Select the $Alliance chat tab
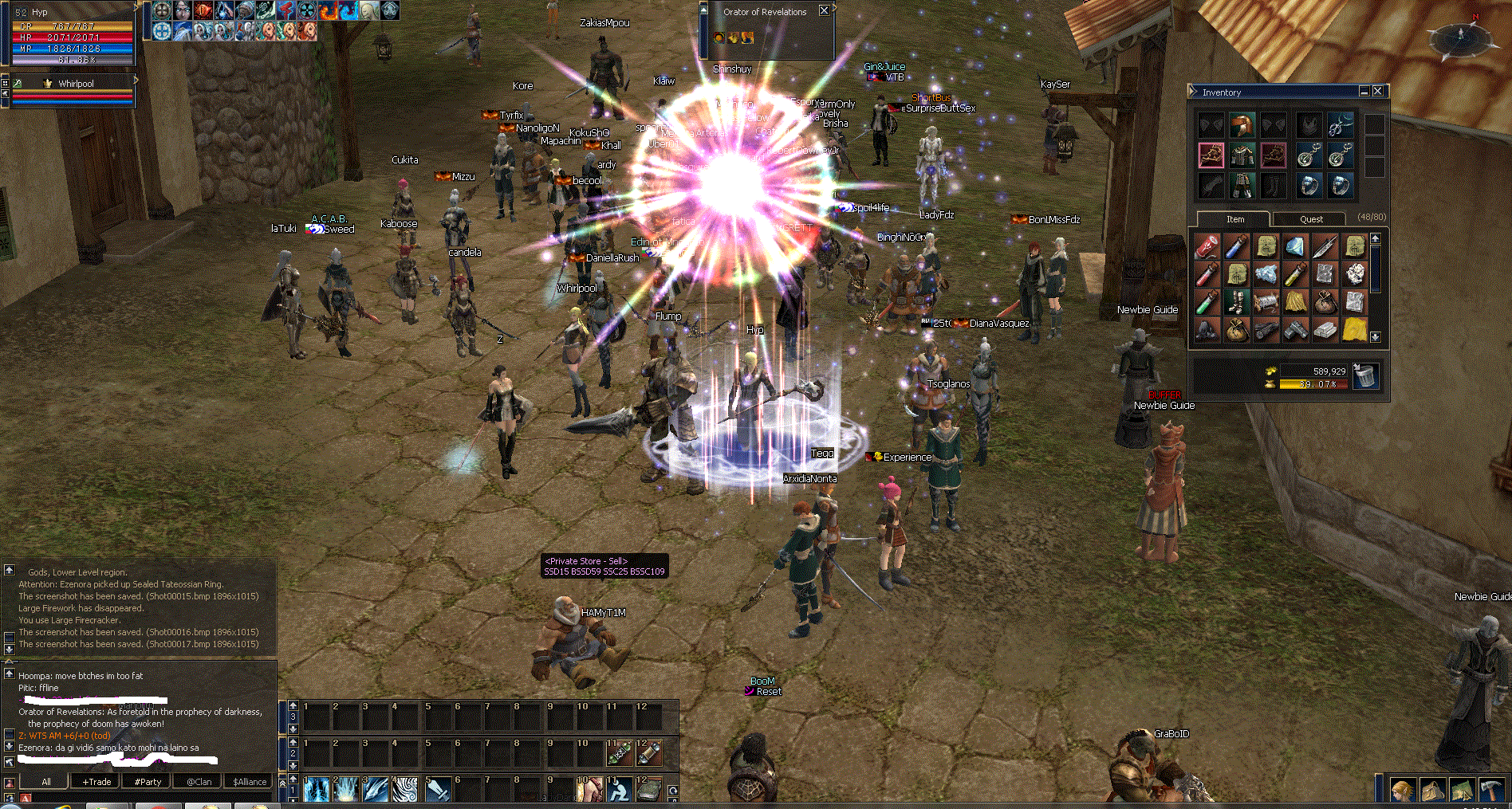This screenshot has width=1512, height=809. [x=250, y=782]
